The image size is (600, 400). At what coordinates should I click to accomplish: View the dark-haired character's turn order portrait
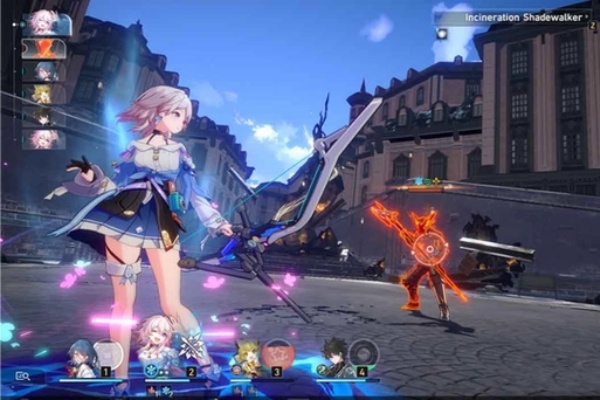(x=43, y=116)
